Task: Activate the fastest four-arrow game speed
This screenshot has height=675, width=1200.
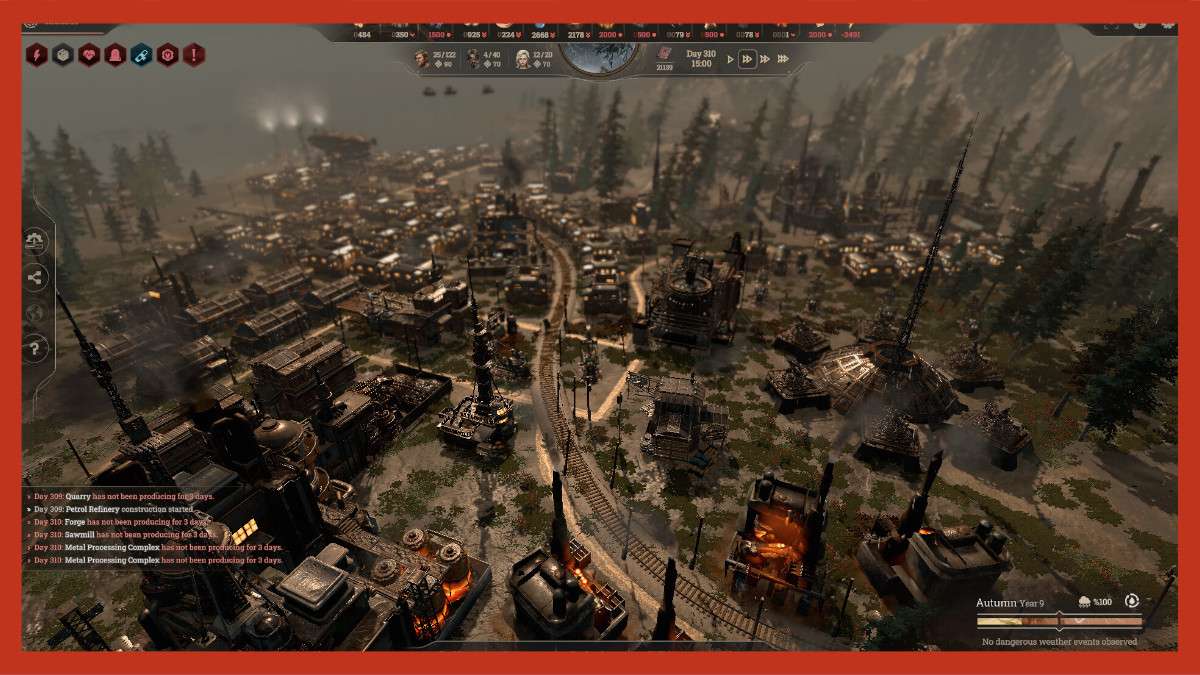Action: click(x=784, y=60)
